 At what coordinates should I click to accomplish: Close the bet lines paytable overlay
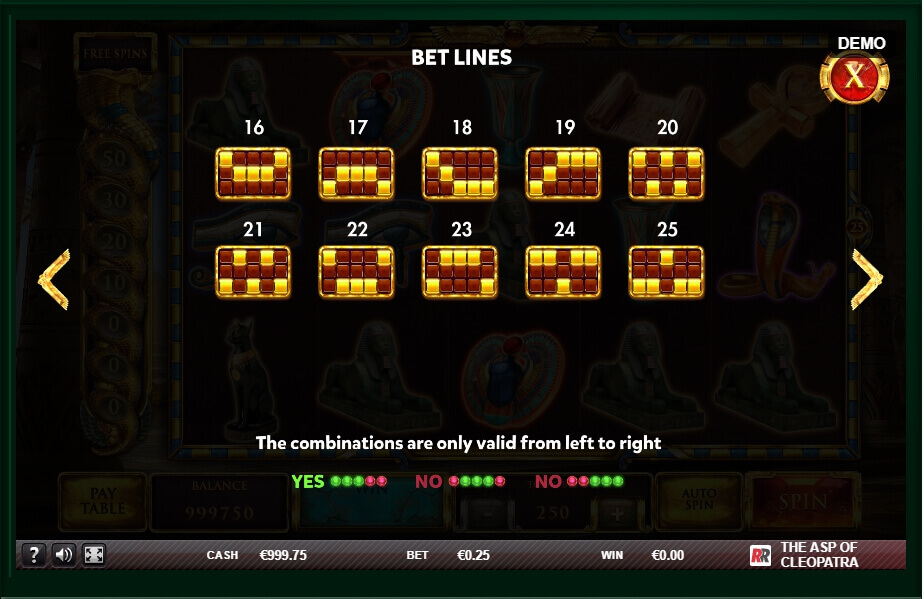pos(853,77)
